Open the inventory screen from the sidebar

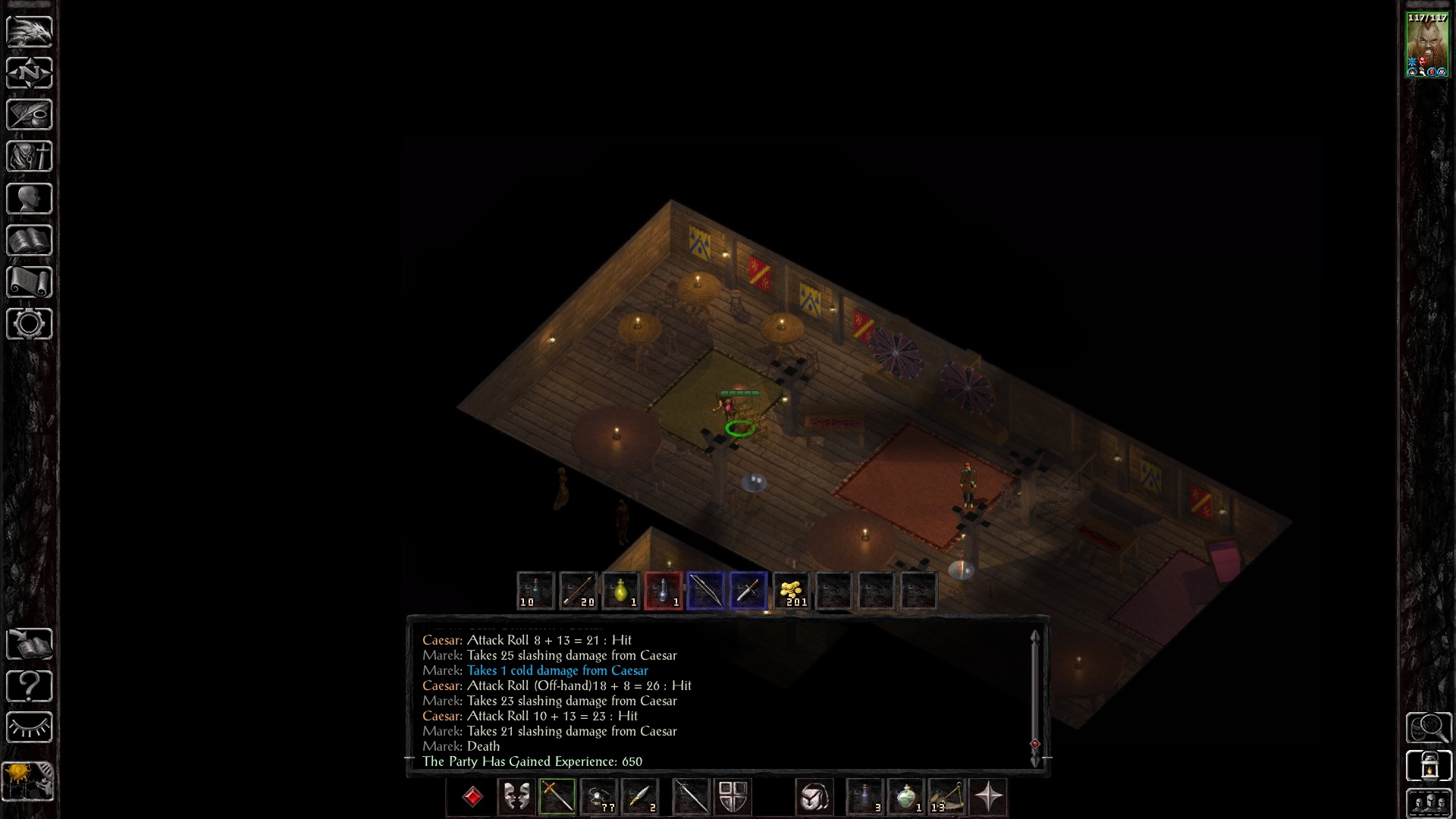click(x=30, y=156)
